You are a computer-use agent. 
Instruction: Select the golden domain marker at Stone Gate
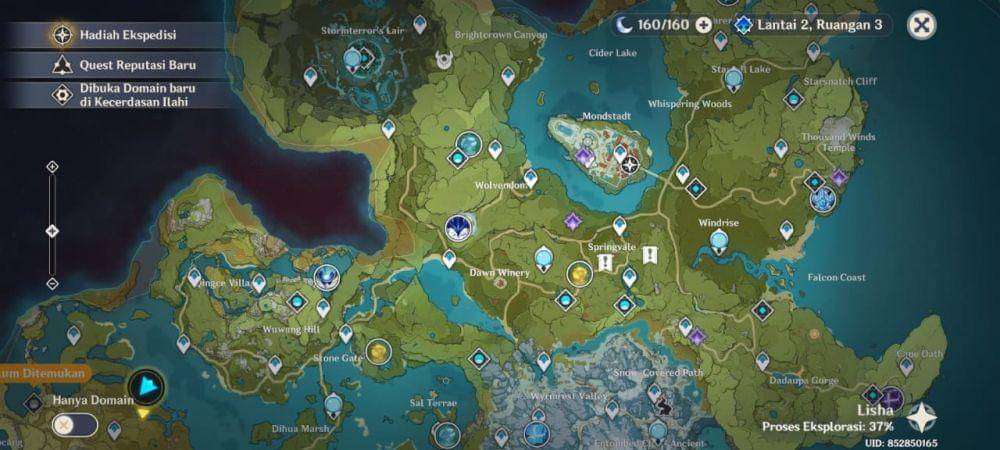coord(378,352)
